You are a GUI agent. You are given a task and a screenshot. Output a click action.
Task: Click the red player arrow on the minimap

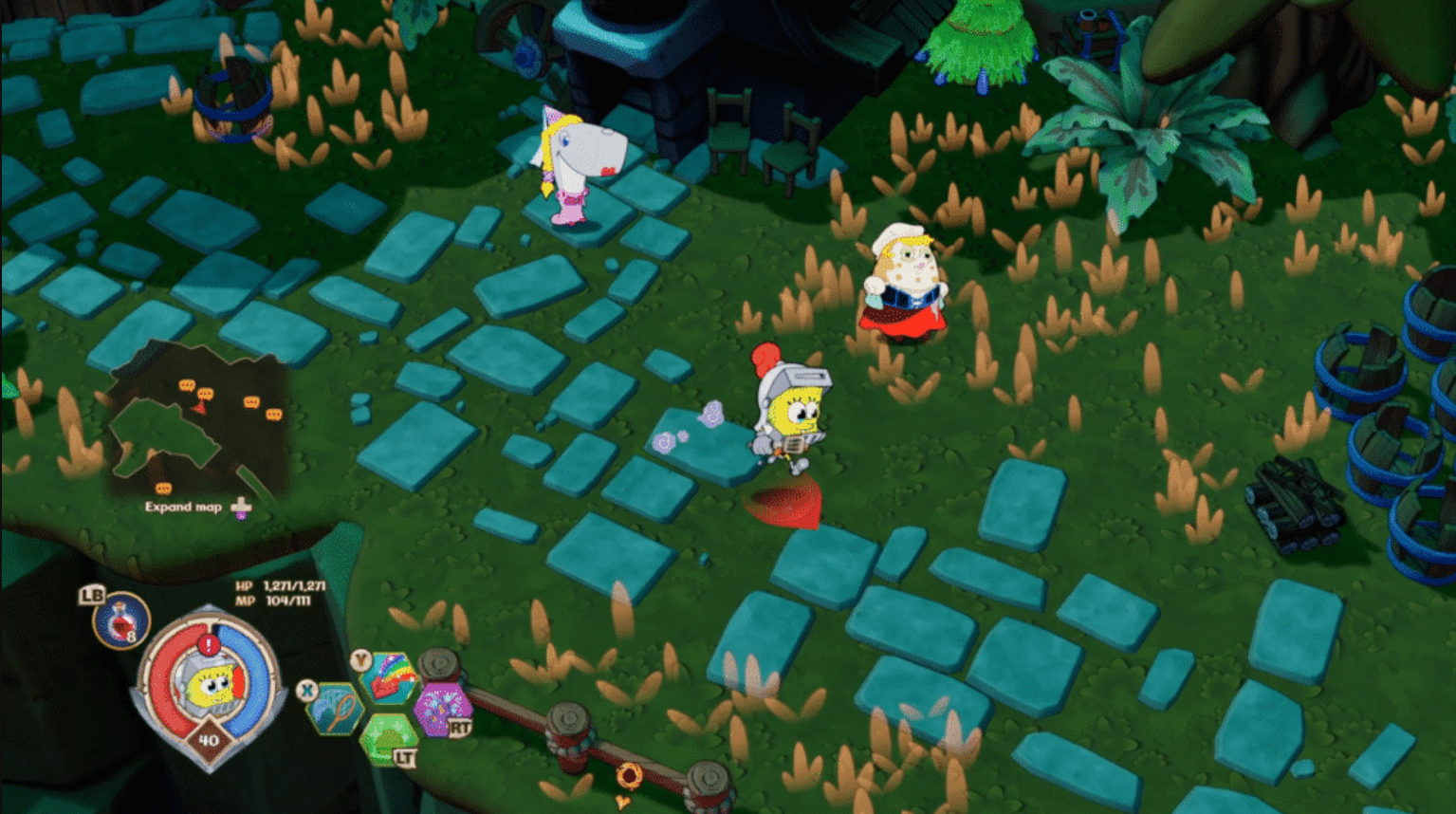(x=198, y=406)
